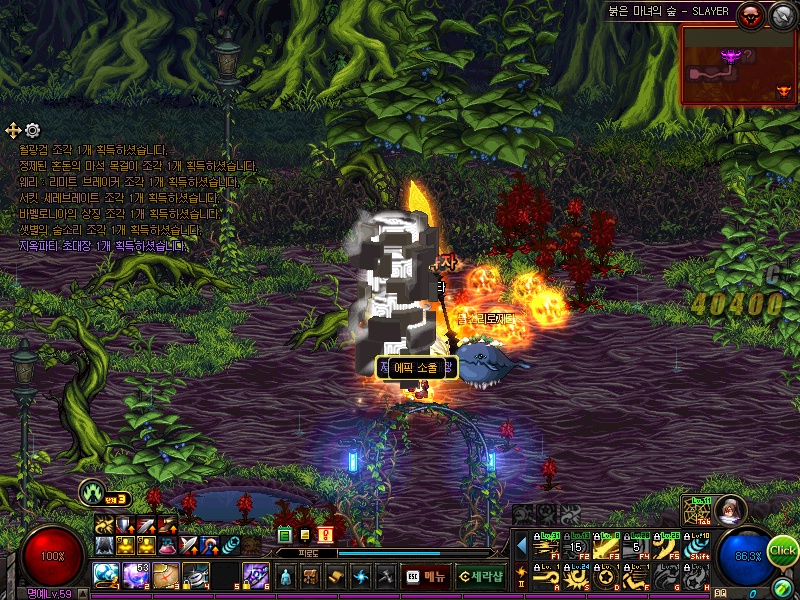The height and width of the screenshot is (600, 800).
Task: Use the purple orb consumable with count 53
Action: (x=136, y=575)
